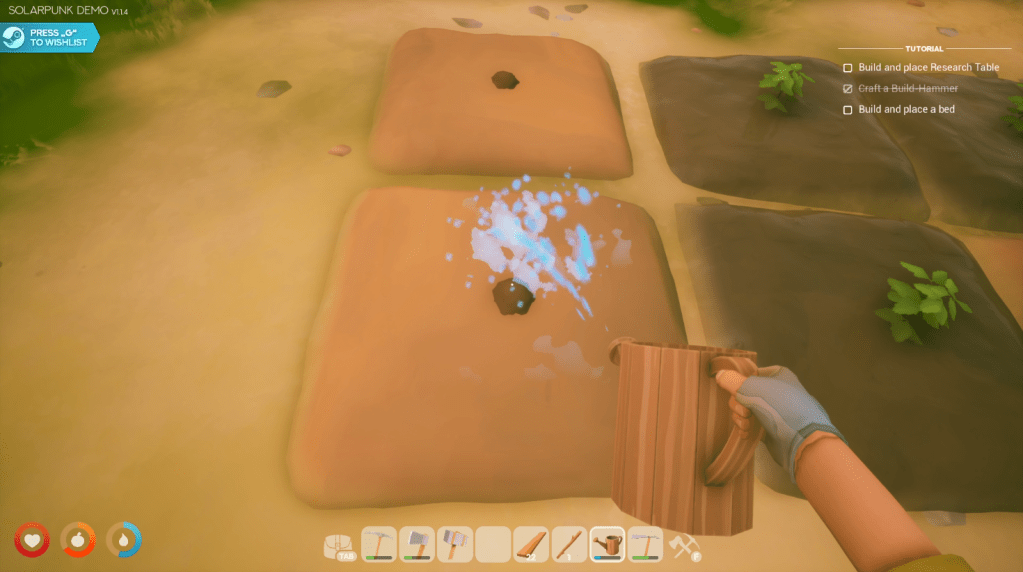
Task: Select the pickaxe hotbar slot
Action: [x=379, y=544]
